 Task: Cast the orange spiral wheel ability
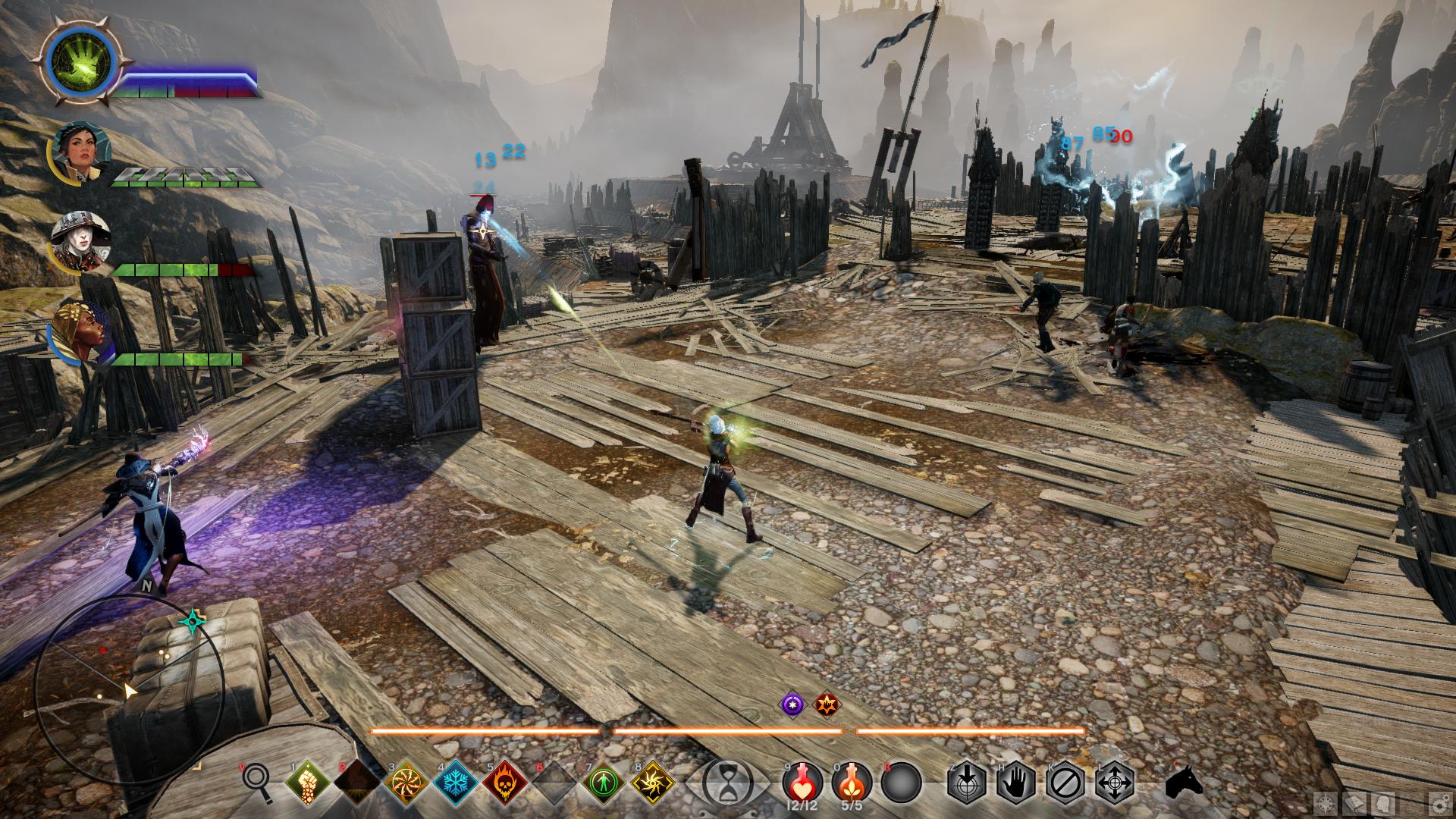tap(402, 781)
